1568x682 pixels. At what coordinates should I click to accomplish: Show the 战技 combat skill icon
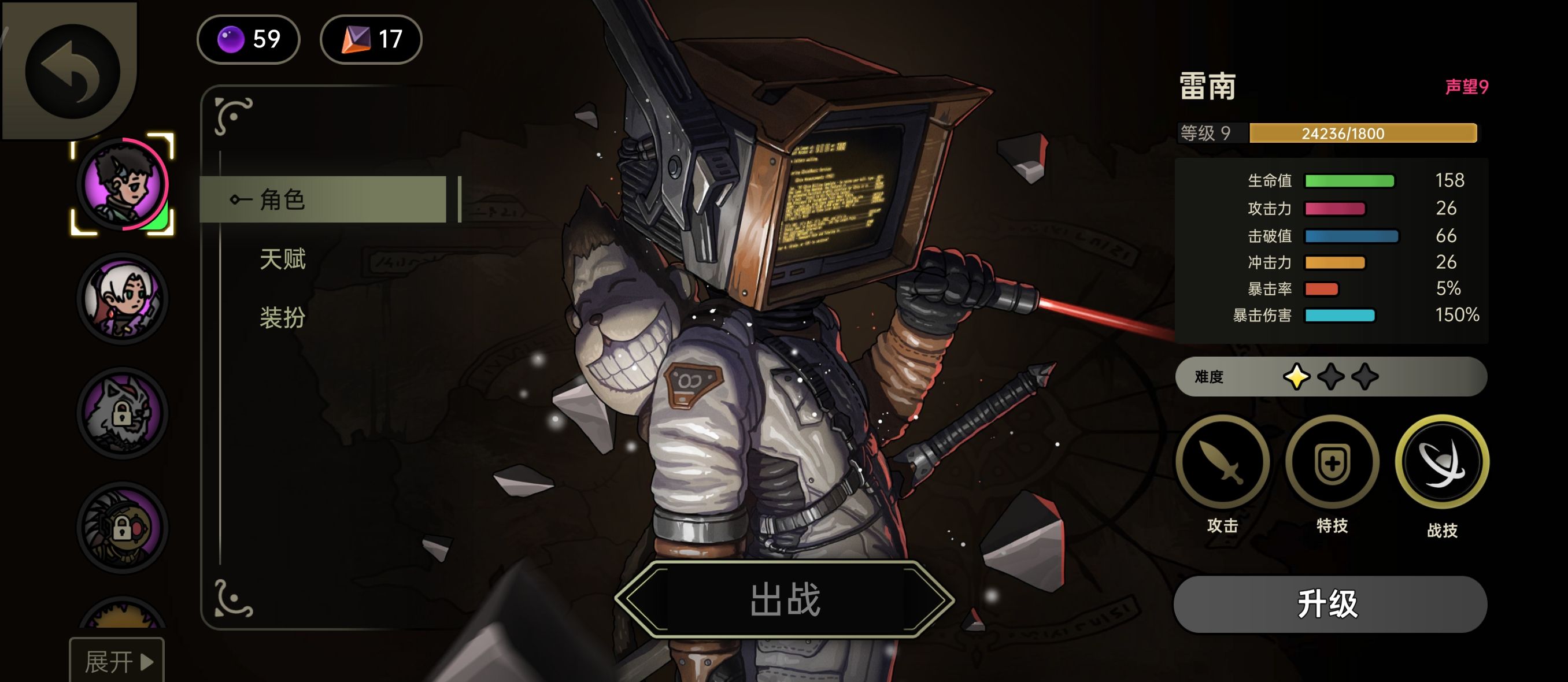[1441, 463]
